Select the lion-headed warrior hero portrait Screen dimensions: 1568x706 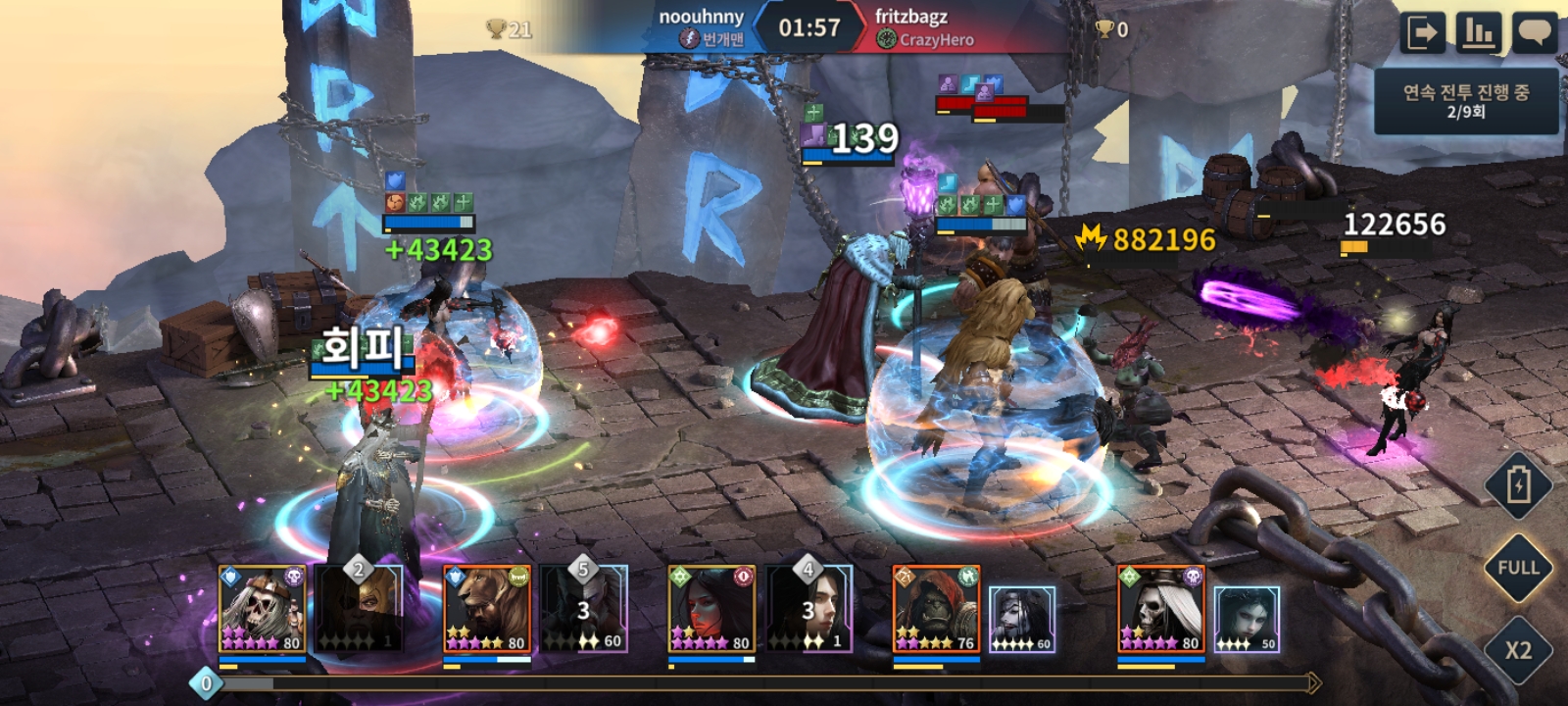point(487,610)
